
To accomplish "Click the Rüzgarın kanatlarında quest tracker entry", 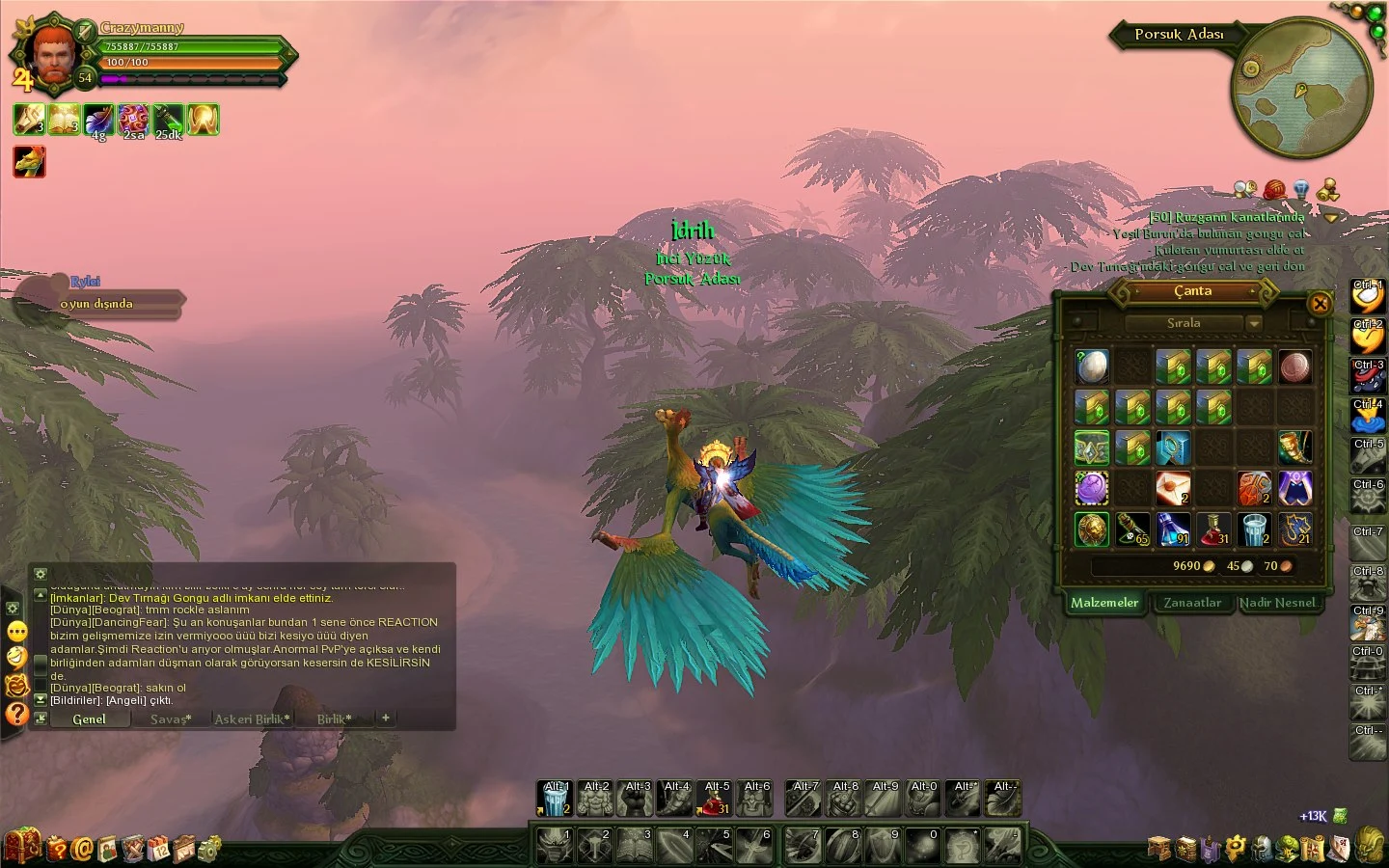I will [x=1228, y=217].
